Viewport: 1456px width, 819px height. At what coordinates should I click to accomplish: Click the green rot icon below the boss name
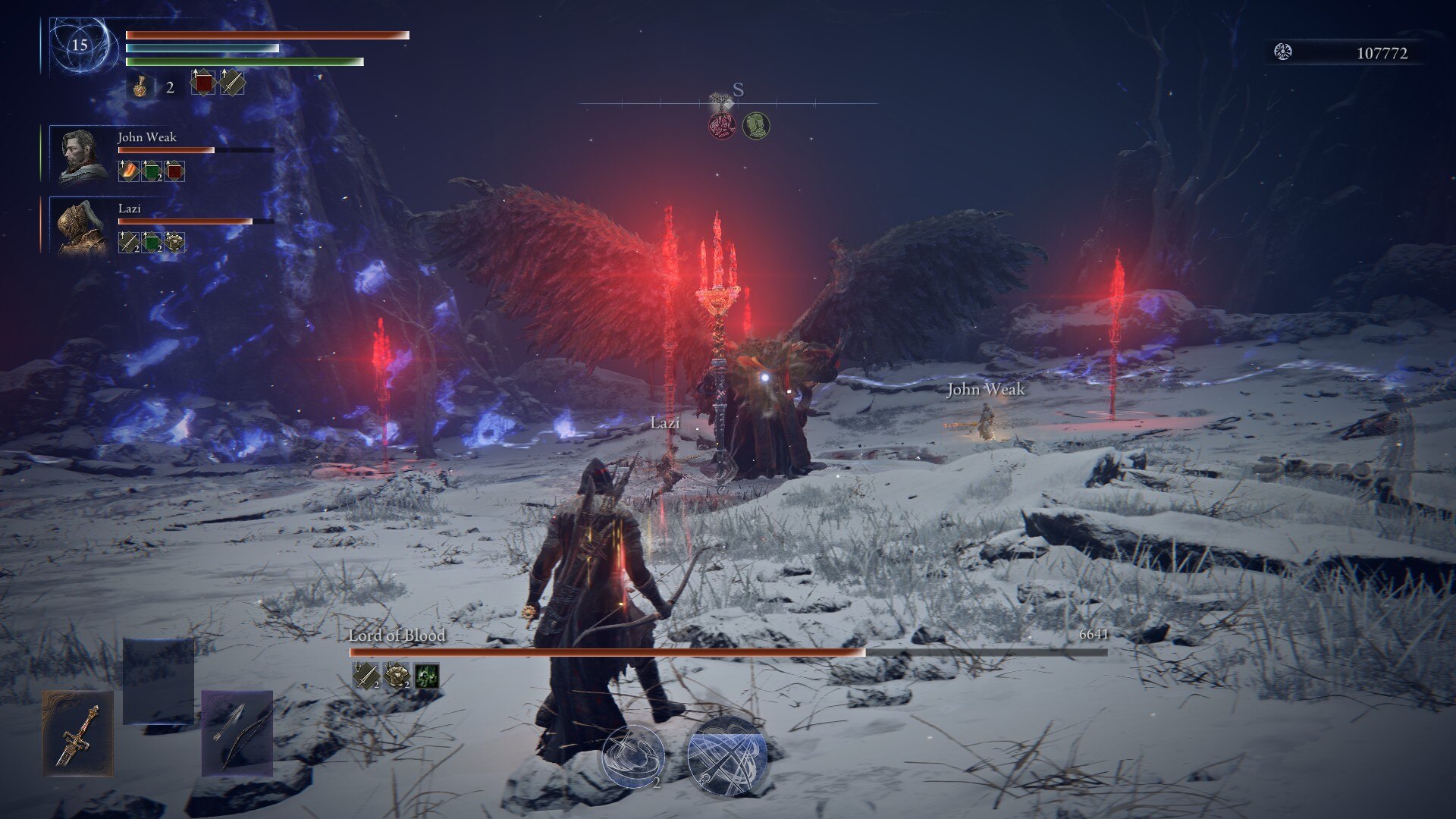pyautogui.click(x=426, y=676)
